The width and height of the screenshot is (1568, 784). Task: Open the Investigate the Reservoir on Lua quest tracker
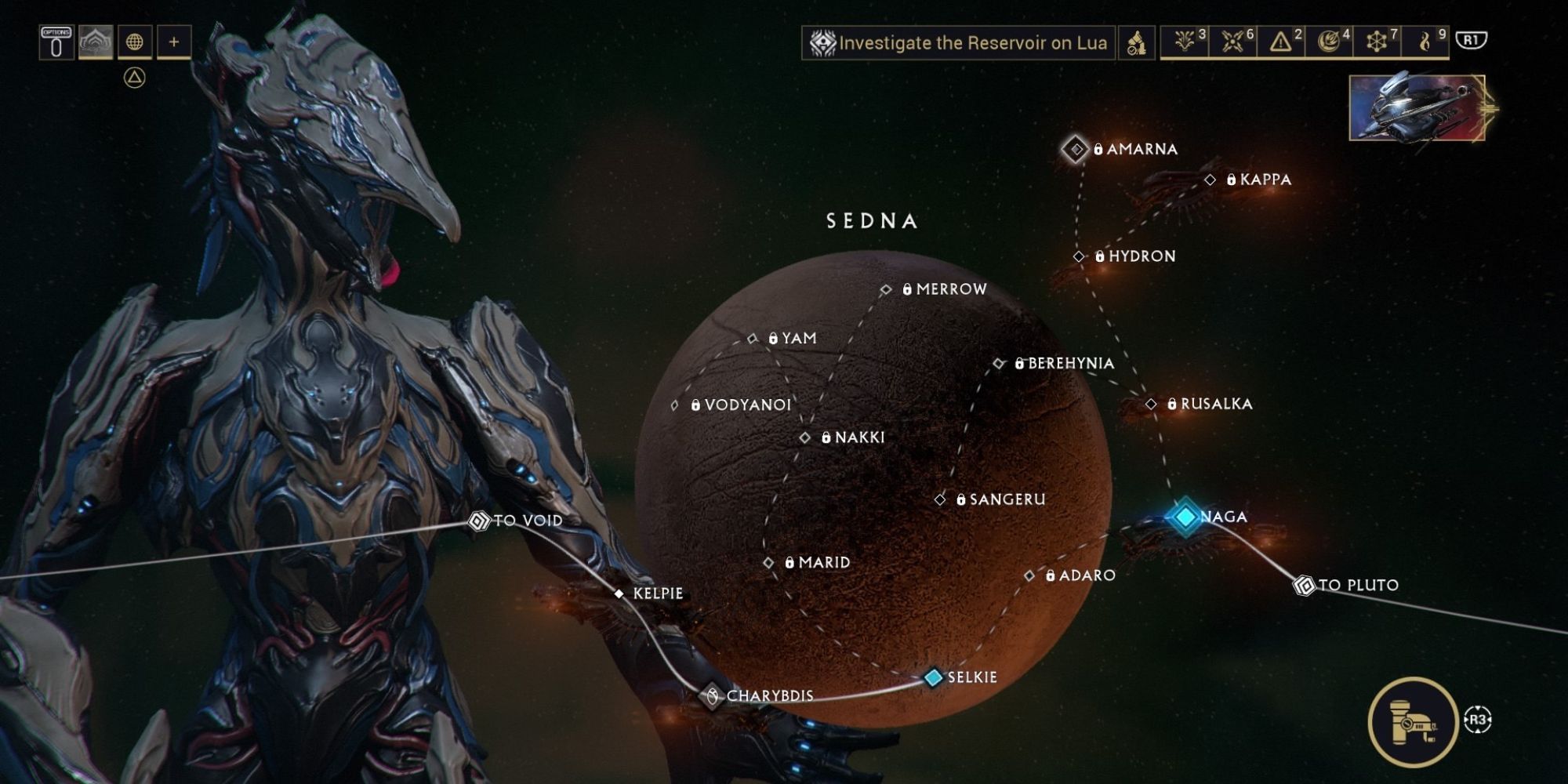click(x=958, y=42)
